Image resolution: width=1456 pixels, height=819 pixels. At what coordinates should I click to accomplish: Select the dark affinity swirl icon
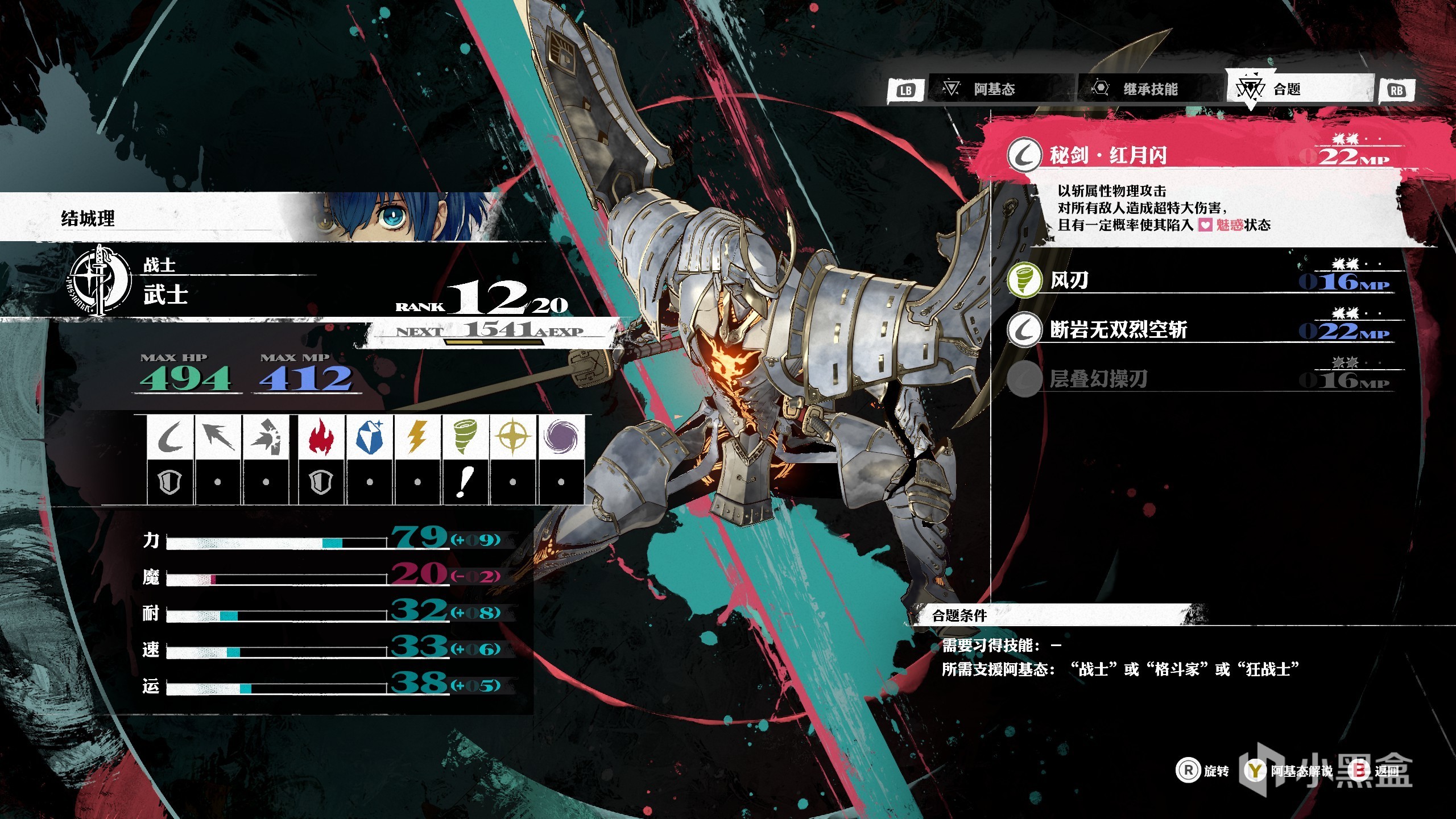561,437
